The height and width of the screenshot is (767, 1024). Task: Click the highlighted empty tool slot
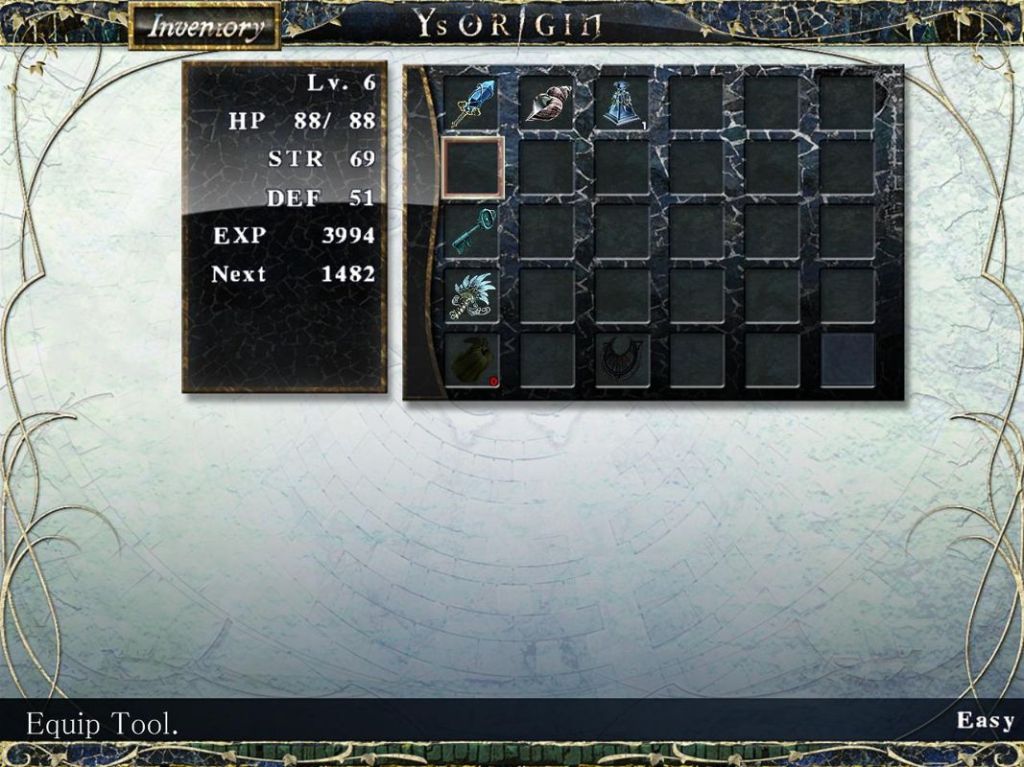click(472, 167)
